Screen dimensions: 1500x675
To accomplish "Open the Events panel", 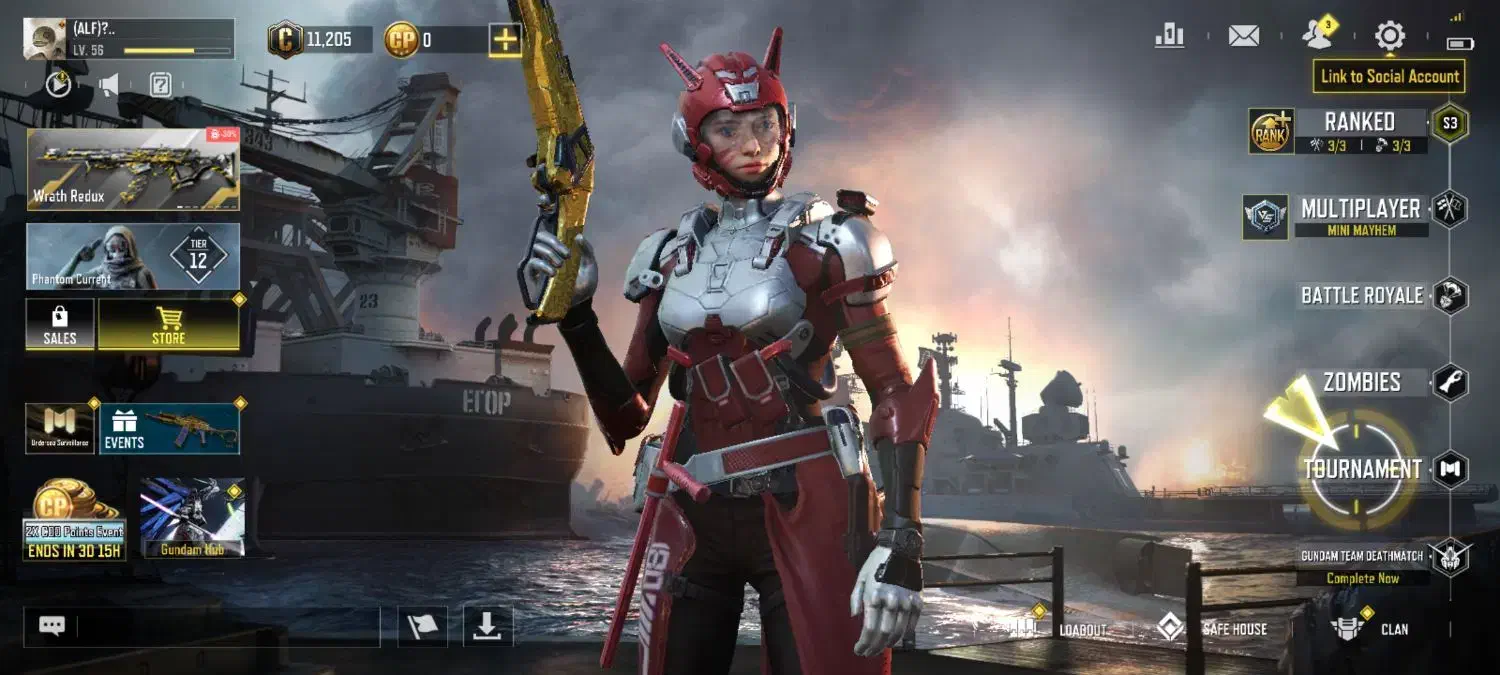I will point(168,429).
